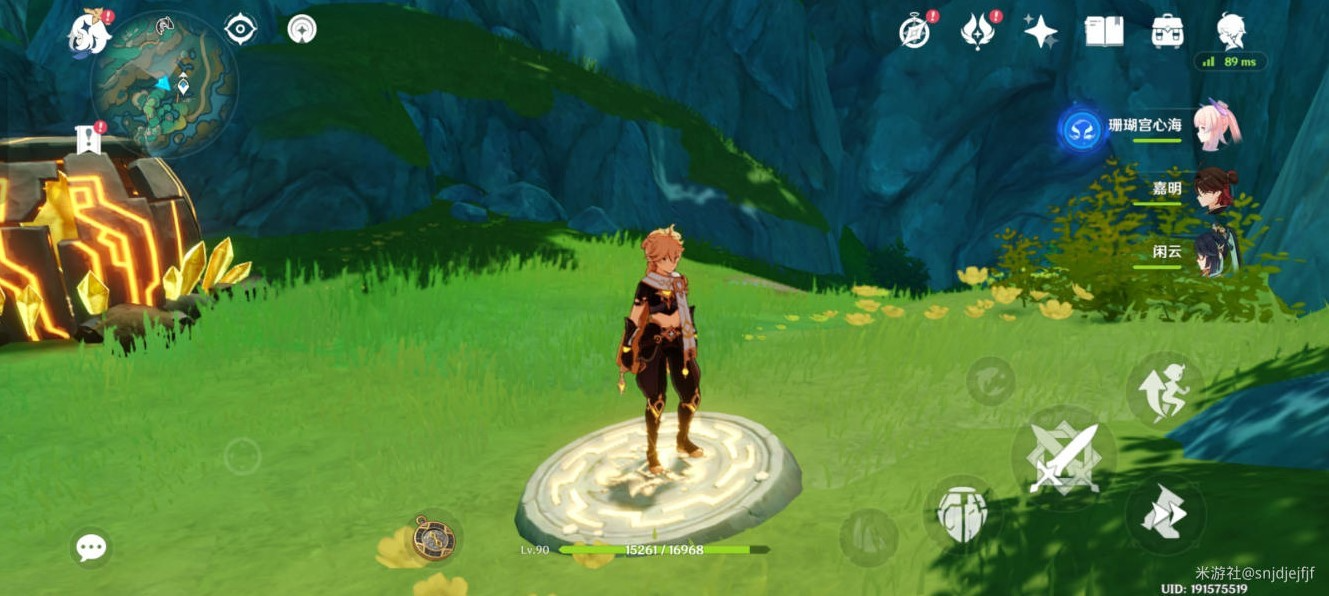Use the compass gadget
This screenshot has width=1329, height=596.
coord(435,539)
